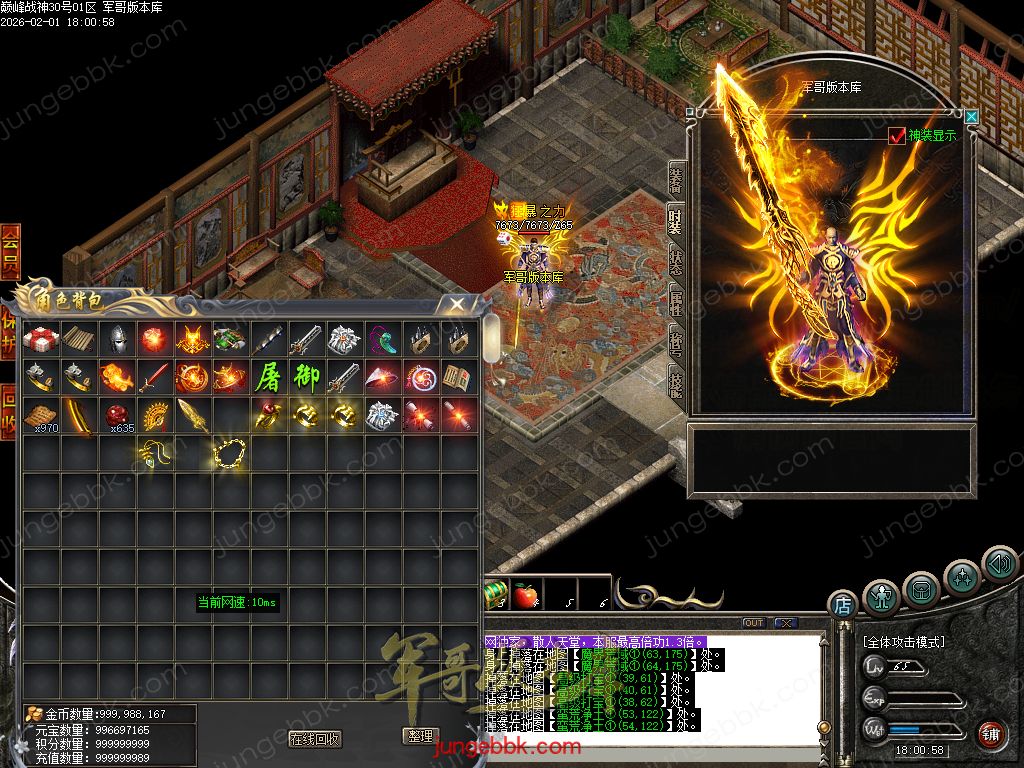Open the 店 shop round button
Viewport: 1024px width, 768px height.
[x=842, y=604]
